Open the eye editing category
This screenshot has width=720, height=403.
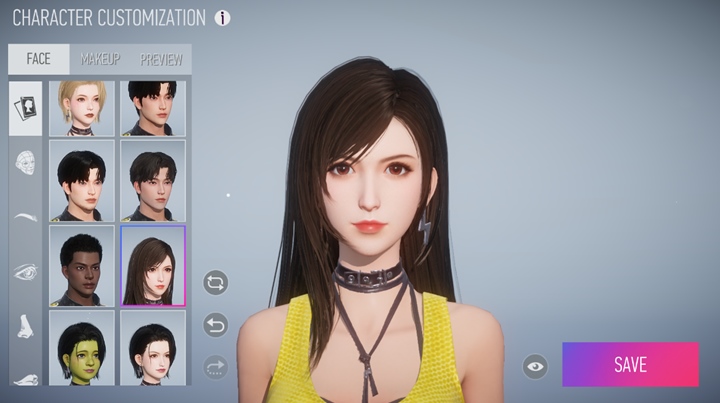click(26, 271)
